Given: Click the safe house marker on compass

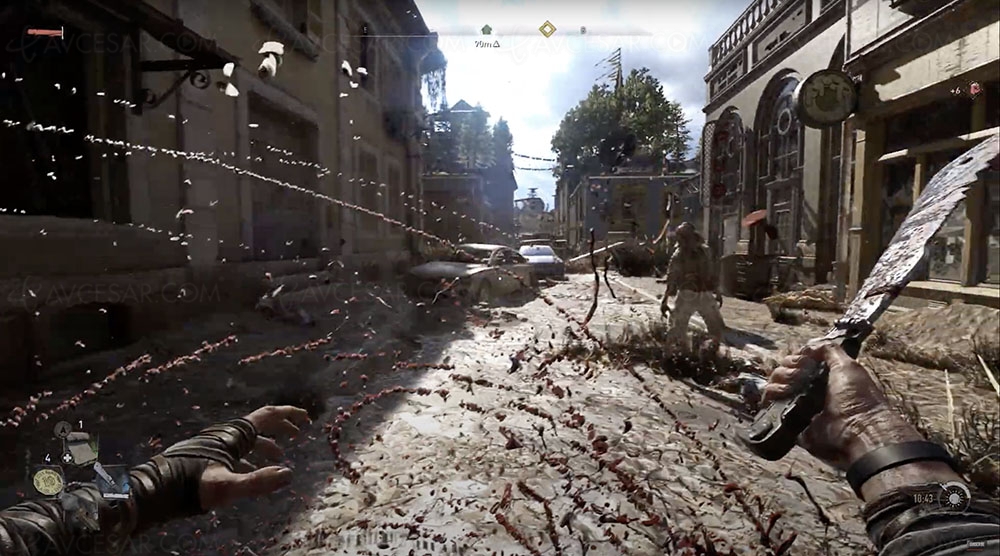Looking at the screenshot, I should 487,30.
